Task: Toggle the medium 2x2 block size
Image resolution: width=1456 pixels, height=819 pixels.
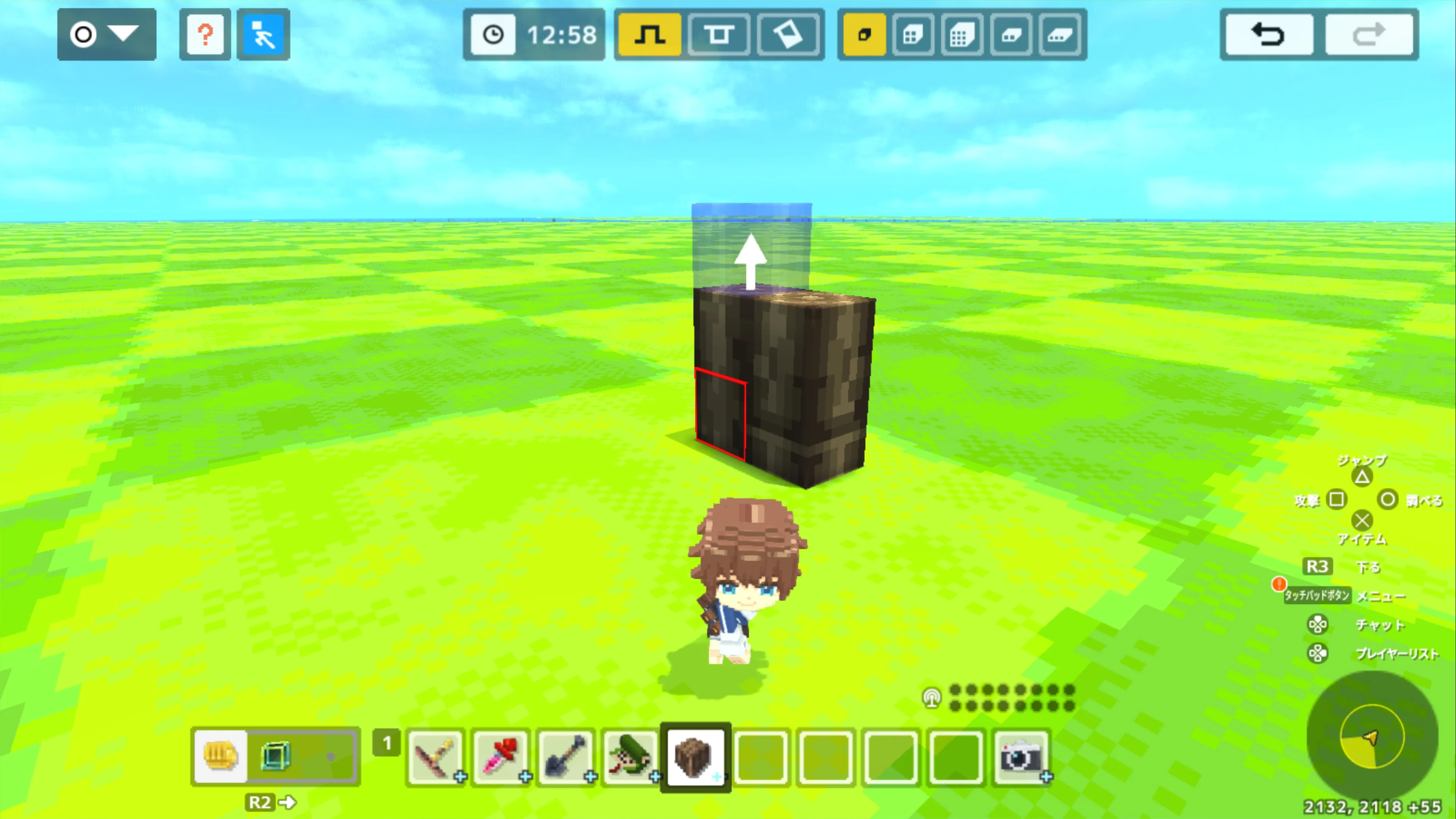Action: click(913, 35)
